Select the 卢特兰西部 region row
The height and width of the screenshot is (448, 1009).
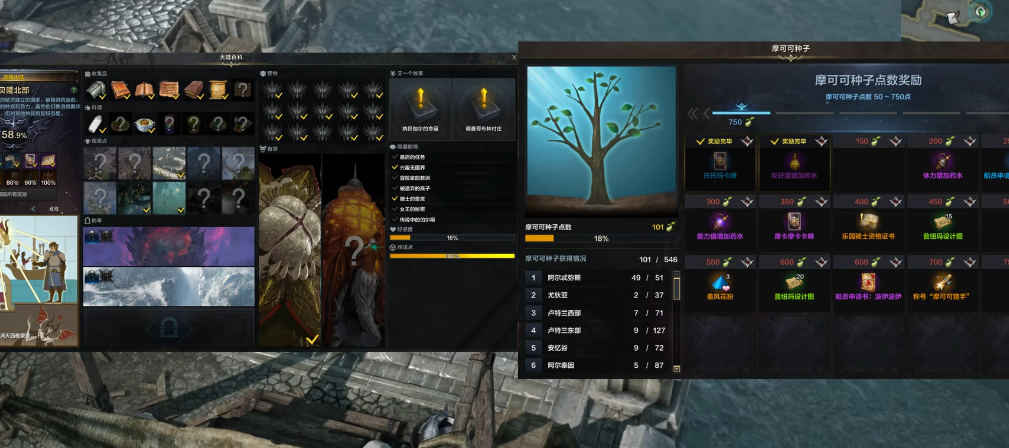pyautogui.click(x=596, y=313)
